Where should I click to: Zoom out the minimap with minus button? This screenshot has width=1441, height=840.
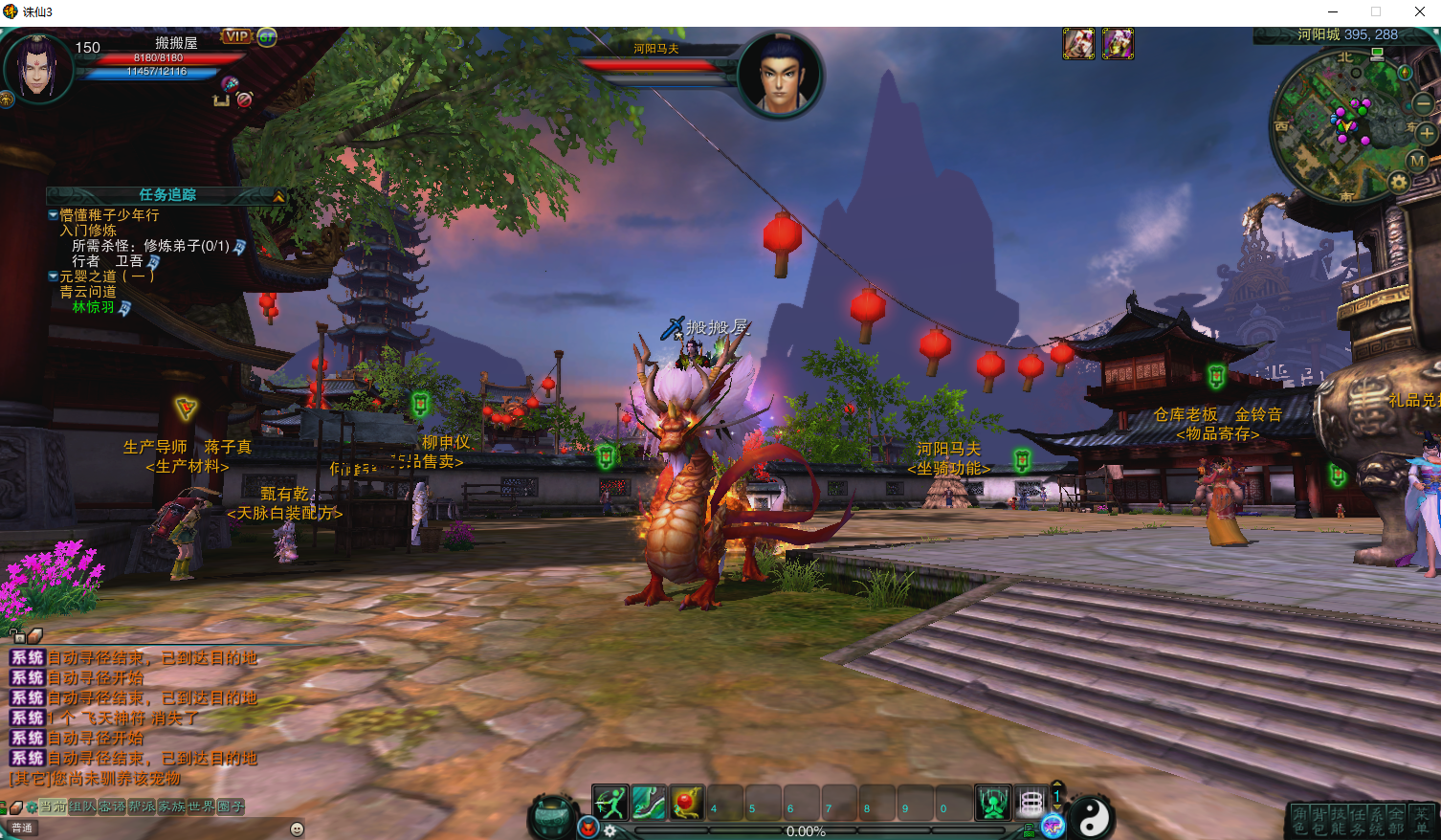coord(1423,103)
